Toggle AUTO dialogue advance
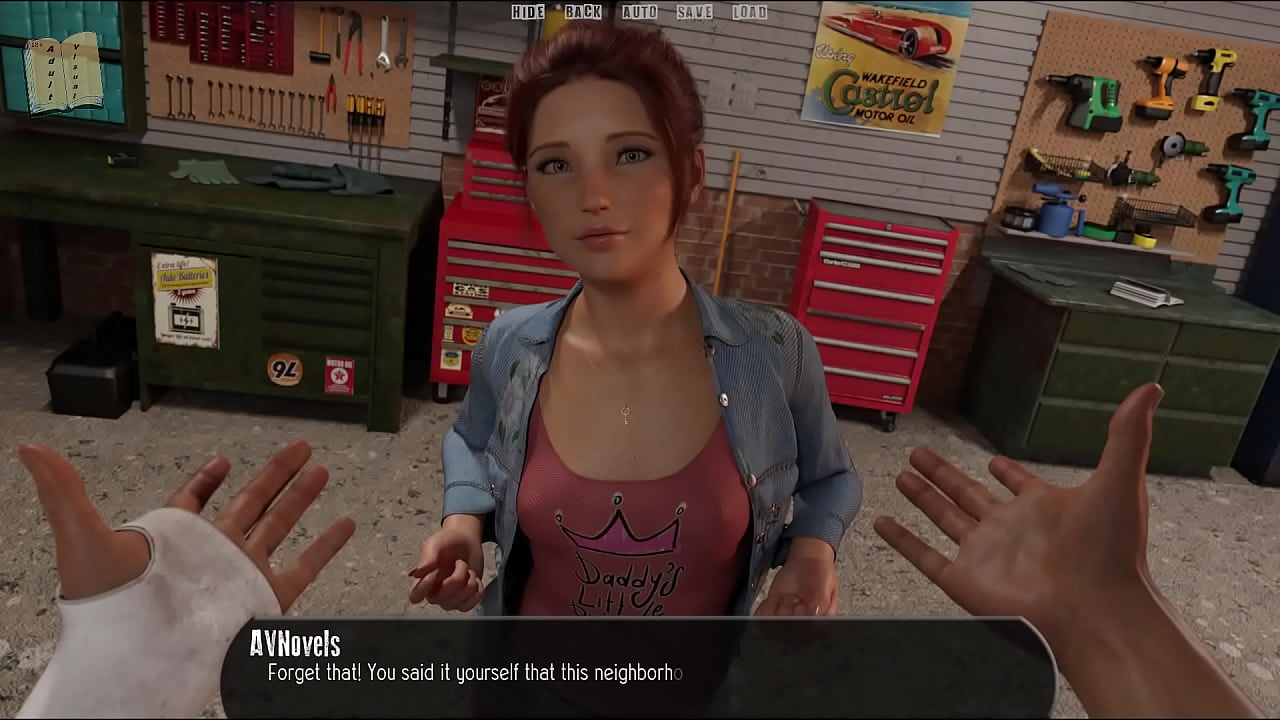This screenshot has width=1280, height=720. (639, 12)
